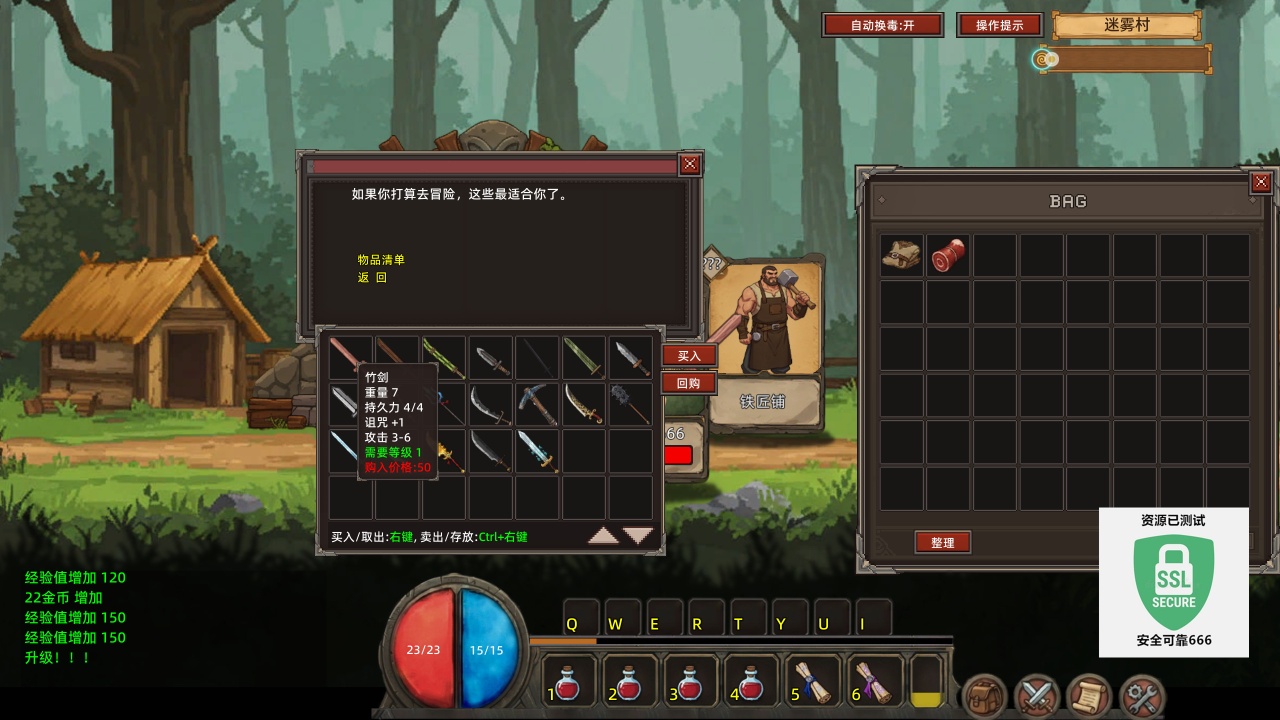1280x720 pixels.
Task: Click the 买入 buy button
Action: [689, 356]
